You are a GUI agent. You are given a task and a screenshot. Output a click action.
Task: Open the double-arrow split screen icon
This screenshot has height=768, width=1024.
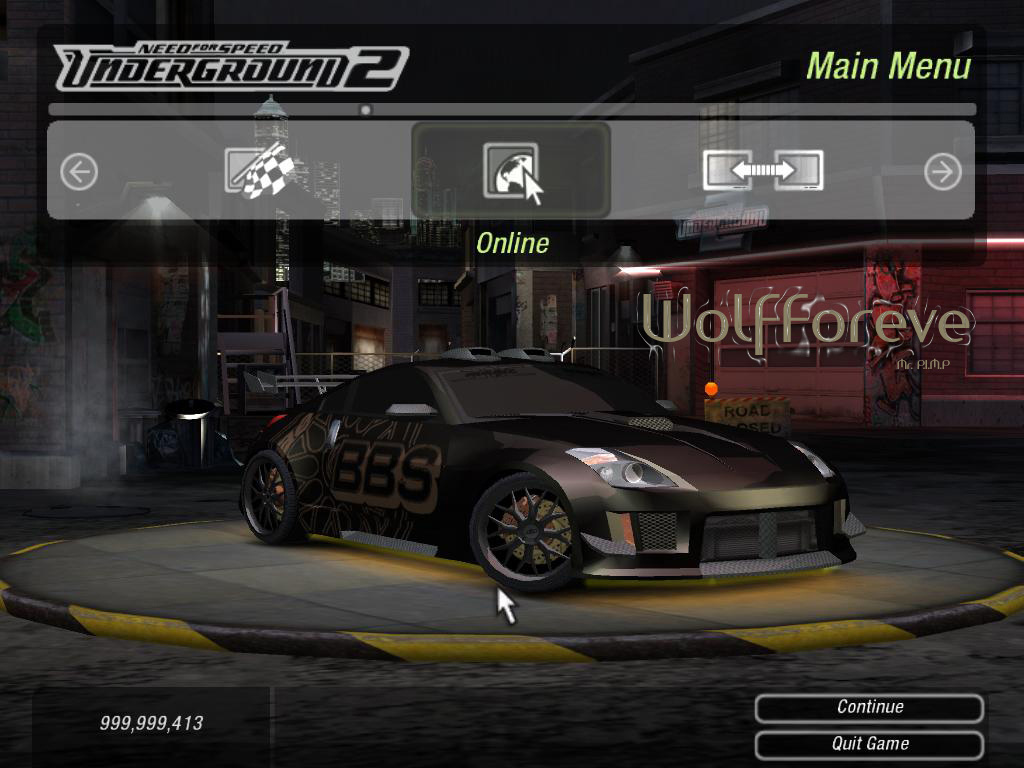tap(763, 171)
